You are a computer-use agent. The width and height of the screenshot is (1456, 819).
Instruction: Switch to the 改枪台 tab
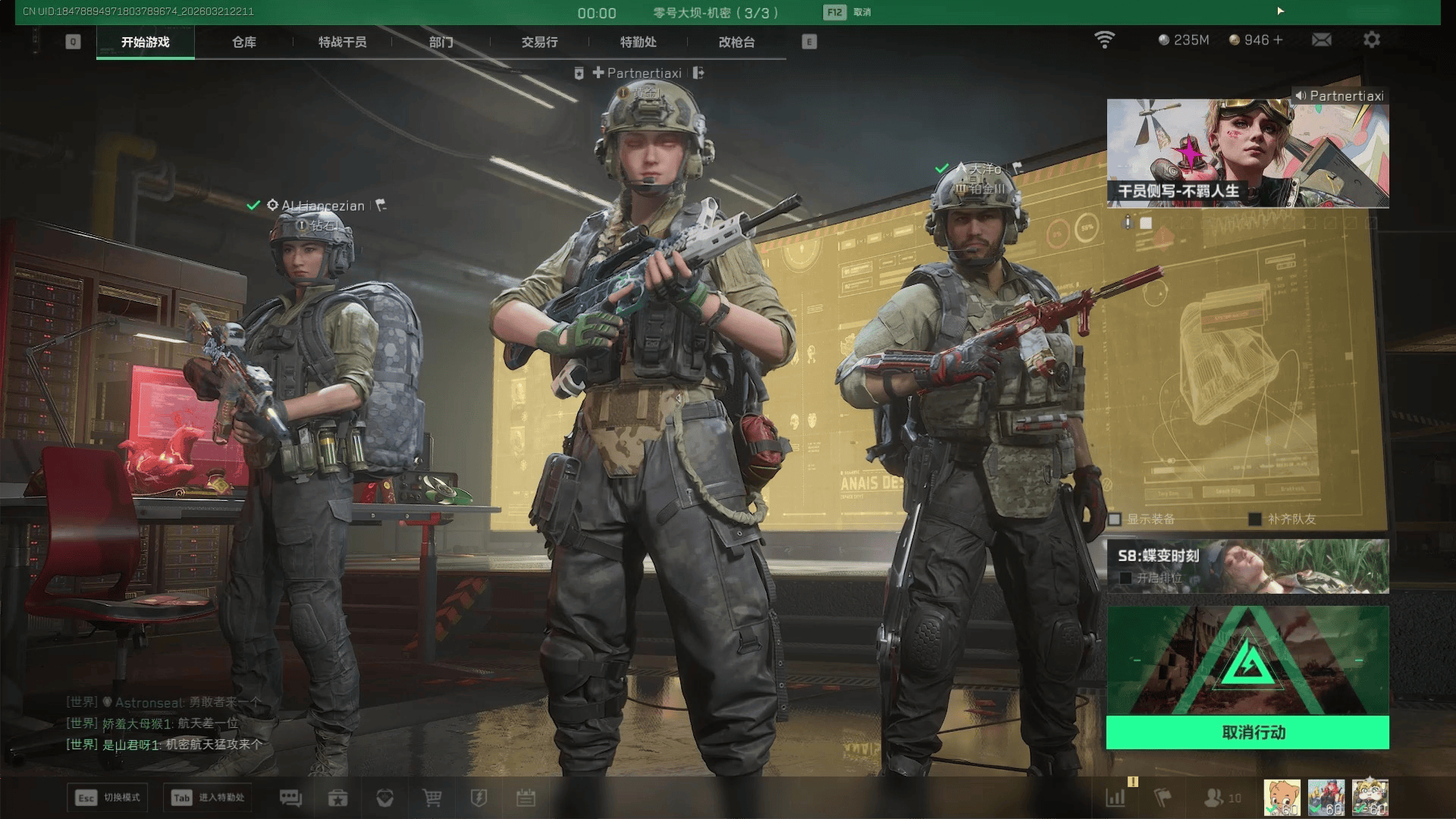[736, 42]
